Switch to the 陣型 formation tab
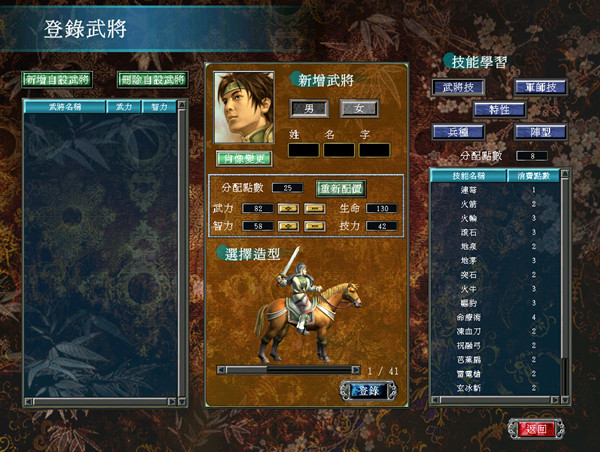 (540, 131)
